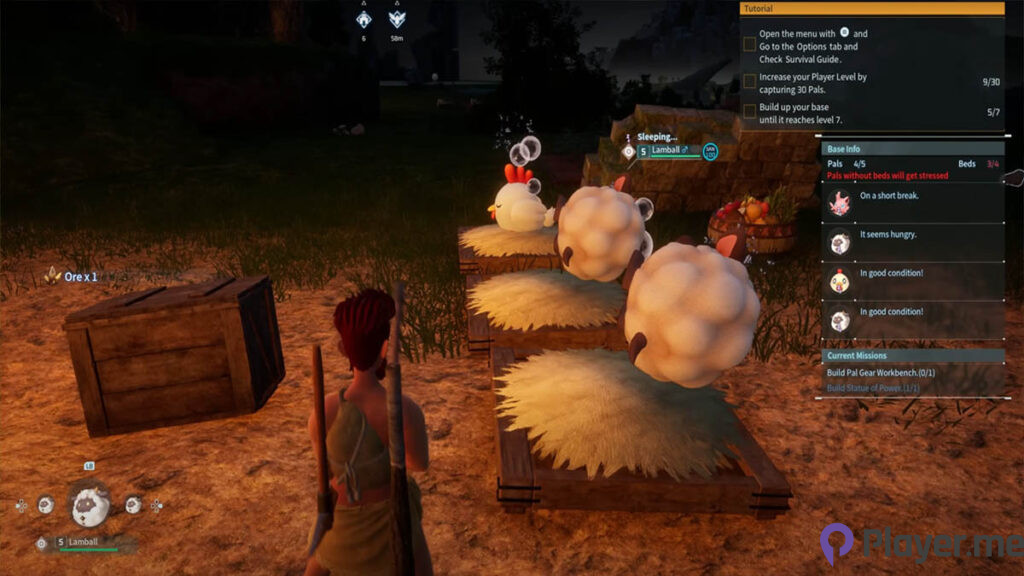Viewport: 1024px width, 576px height.
Task: Tick the Survival Guide tutorial checkbox
Action: [x=750, y=45]
